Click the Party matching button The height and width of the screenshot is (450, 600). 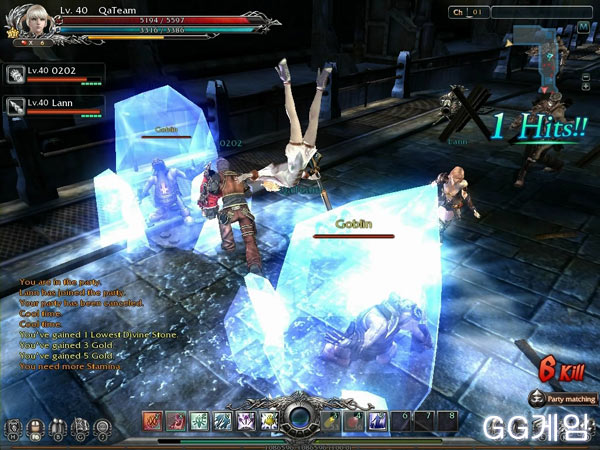coord(566,399)
